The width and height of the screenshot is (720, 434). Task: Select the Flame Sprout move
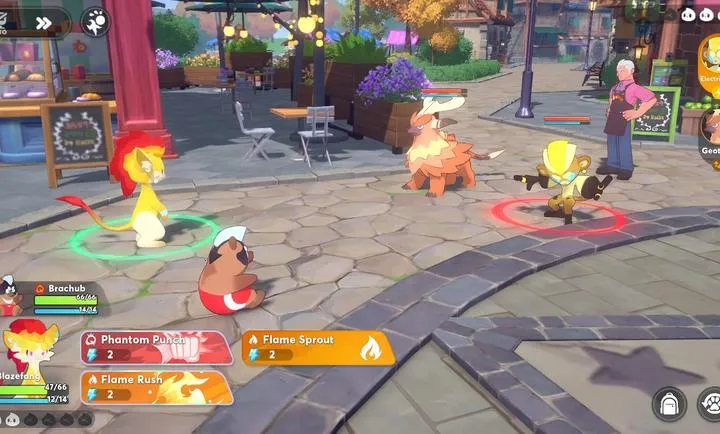pyautogui.click(x=317, y=347)
